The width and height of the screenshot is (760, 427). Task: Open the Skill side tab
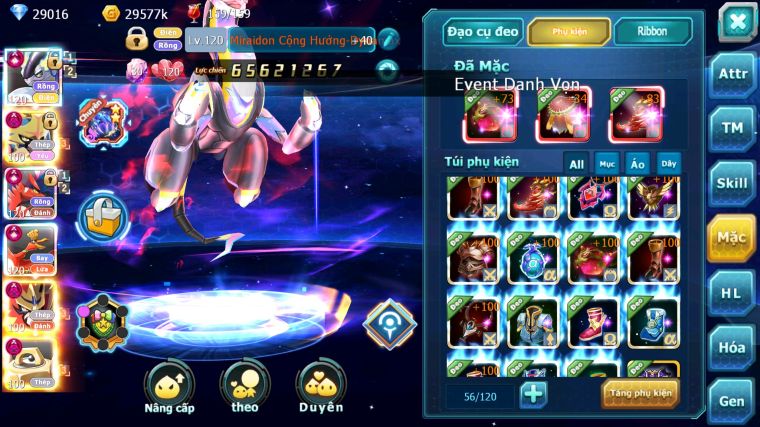click(x=732, y=183)
